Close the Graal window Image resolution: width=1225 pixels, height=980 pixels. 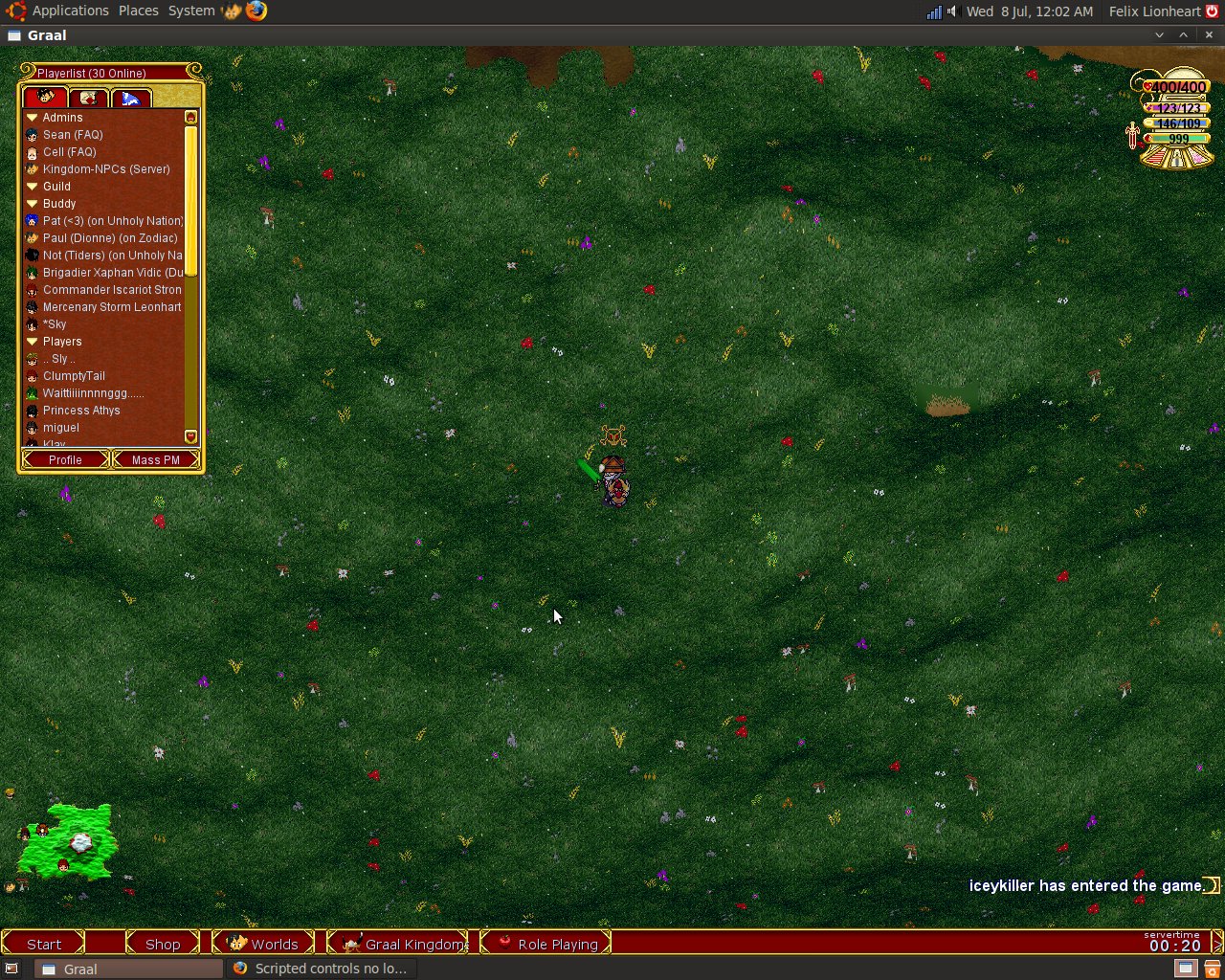pyautogui.click(x=1209, y=34)
